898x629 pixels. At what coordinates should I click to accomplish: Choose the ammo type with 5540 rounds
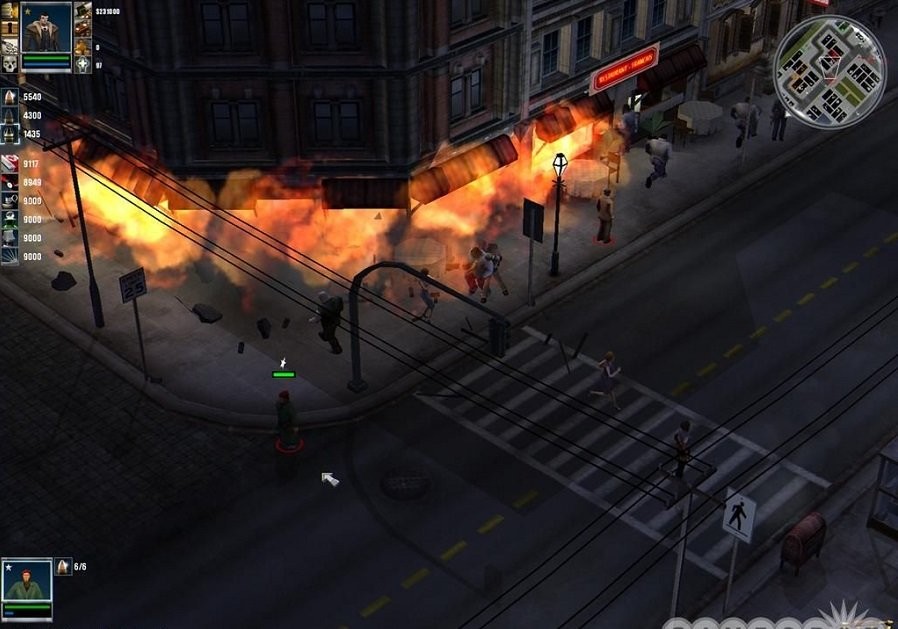coord(10,97)
